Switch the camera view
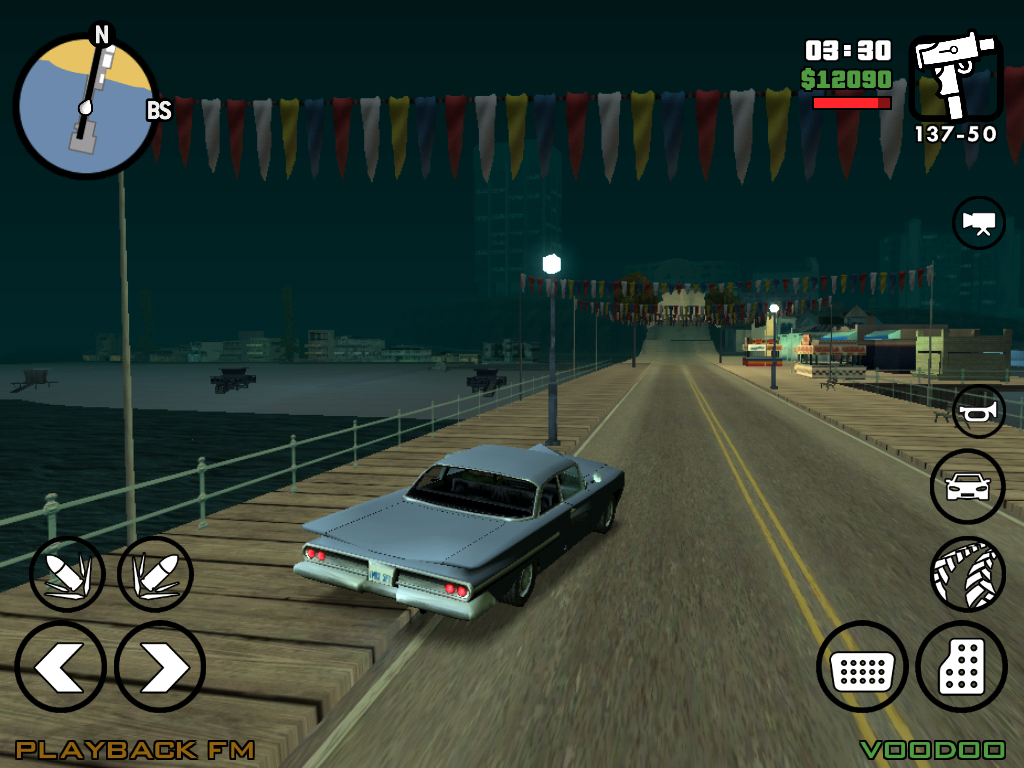Image resolution: width=1024 pixels, height=768 pixels. pyautogui.click(x=978, y=222)
